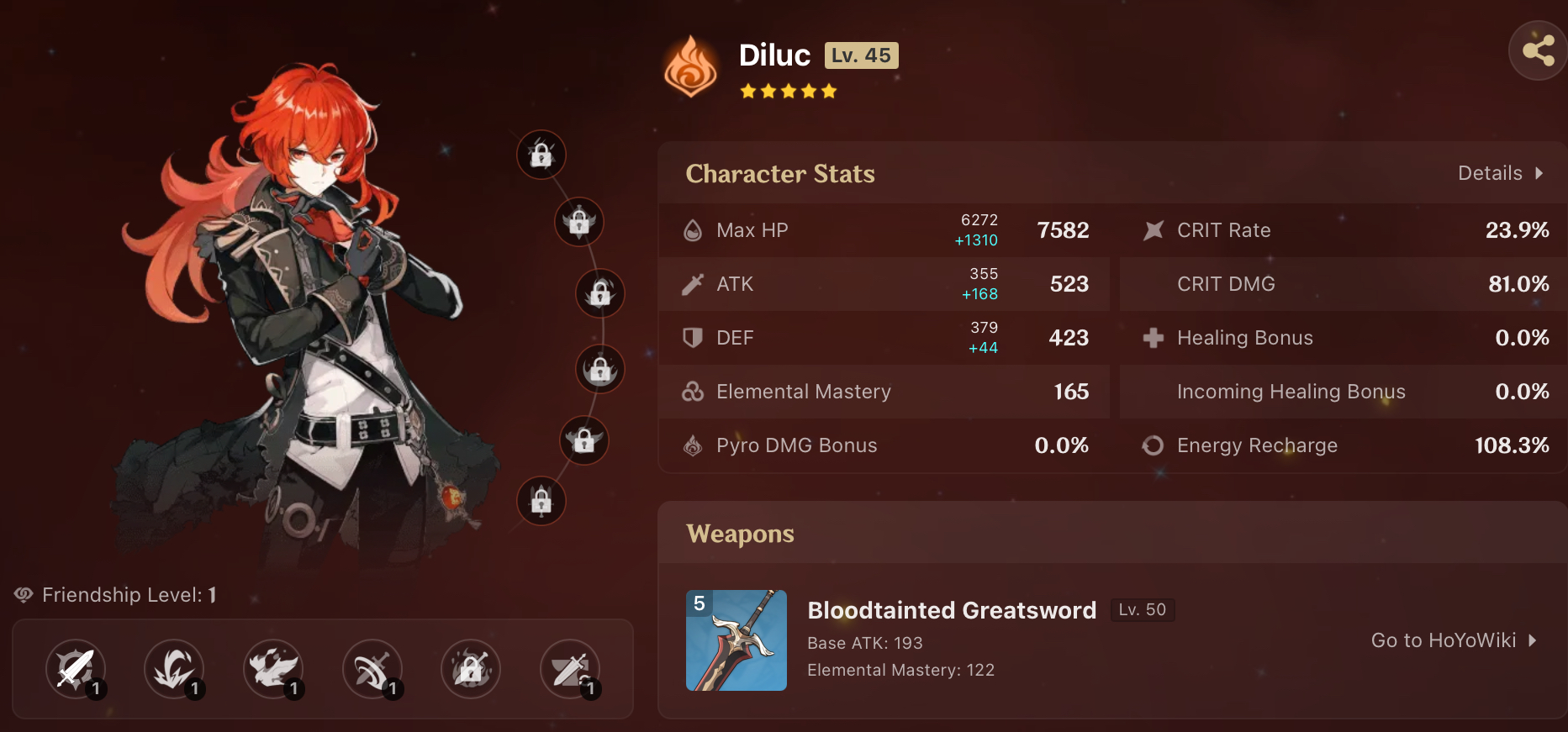Screen dimensions: 1568x732
Task: Open the share icon in the top right
Action: pos(1539,50)
